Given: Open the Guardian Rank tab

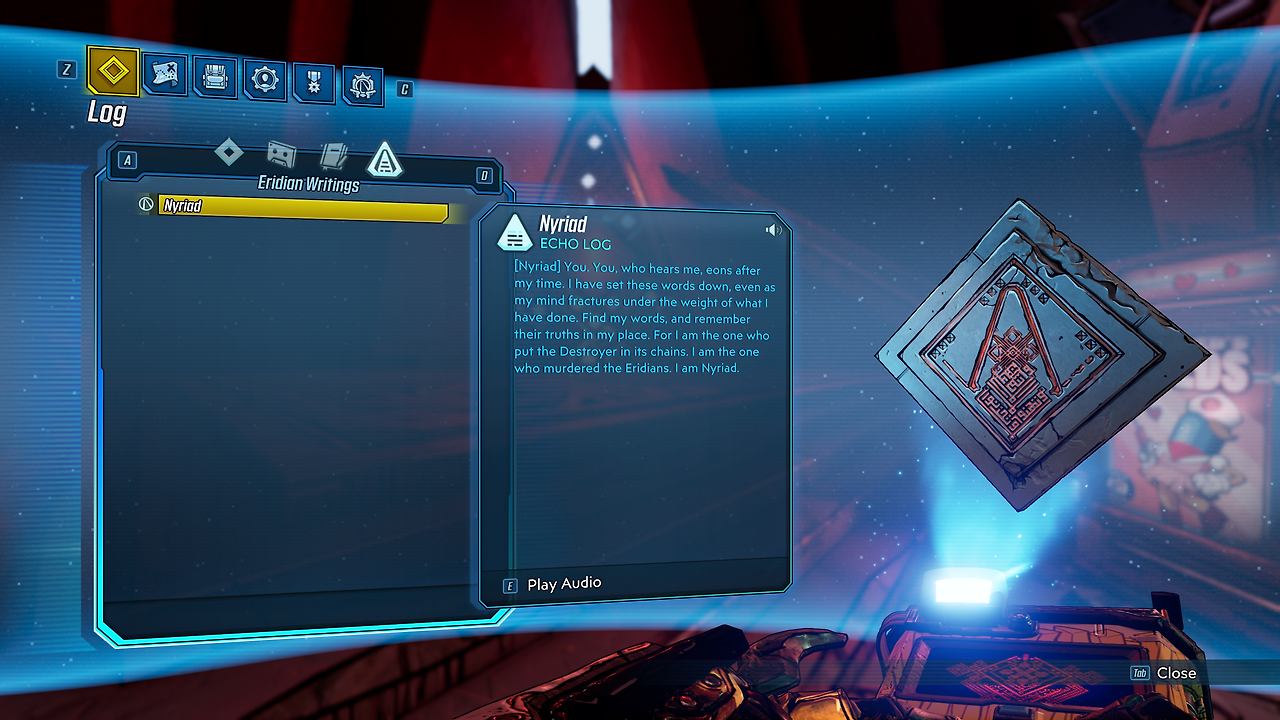Looking at the screenshot, I should tap(363, 85).
